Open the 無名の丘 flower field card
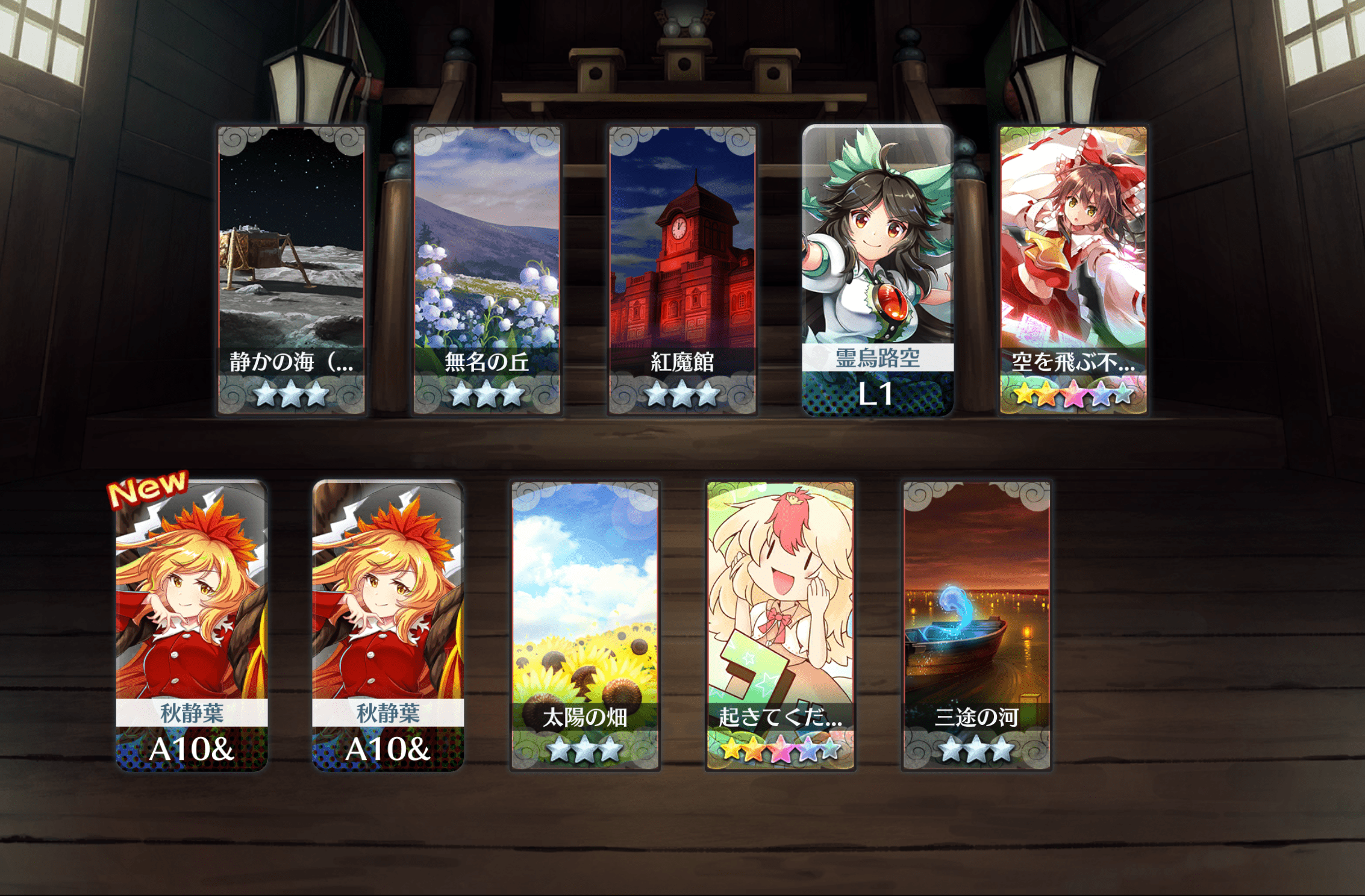The width and height of the screenshot is (1365, 896). point(487,270)
